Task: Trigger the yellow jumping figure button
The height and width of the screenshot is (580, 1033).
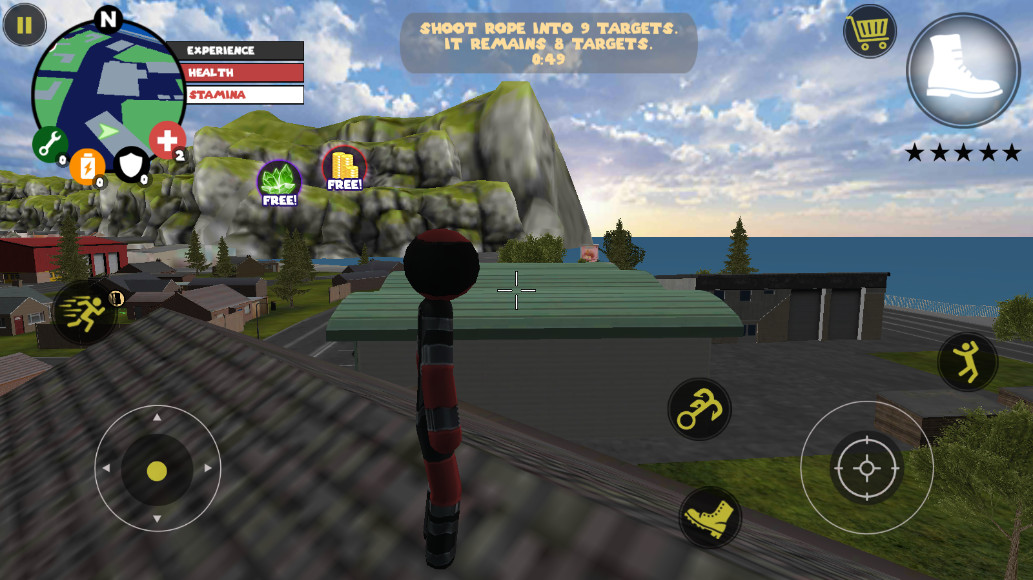Action: (x=967, y=361)
